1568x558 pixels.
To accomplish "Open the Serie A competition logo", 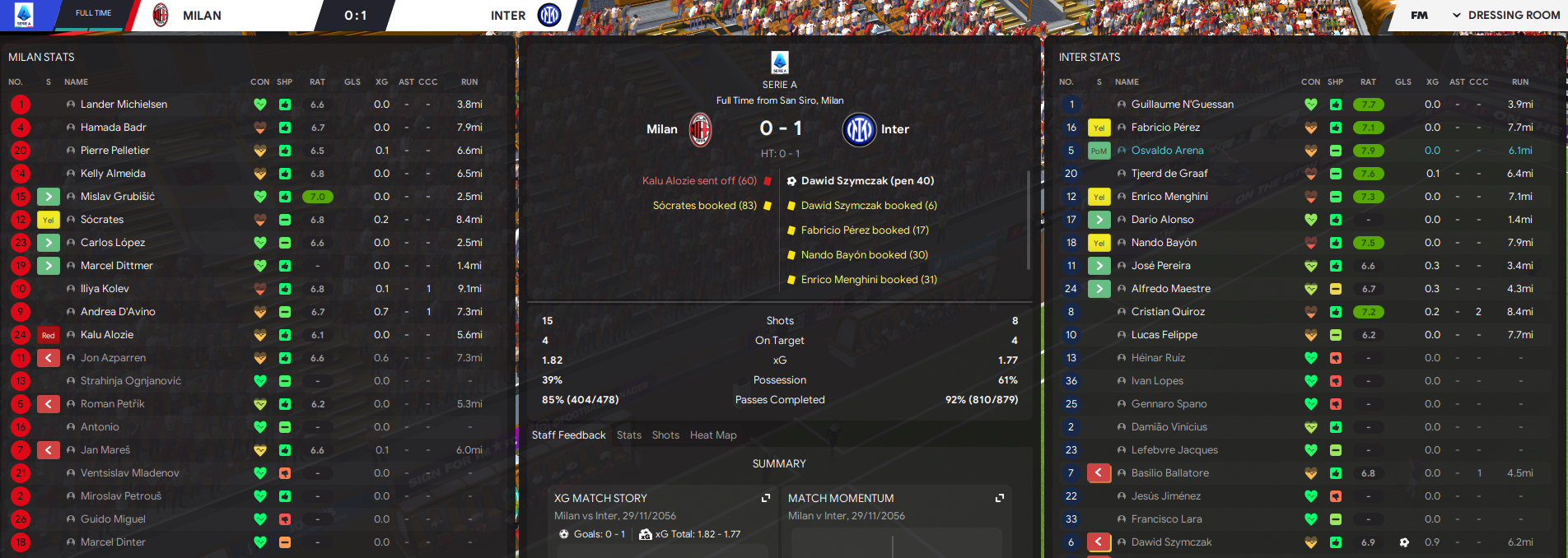I will click(24, 15).
